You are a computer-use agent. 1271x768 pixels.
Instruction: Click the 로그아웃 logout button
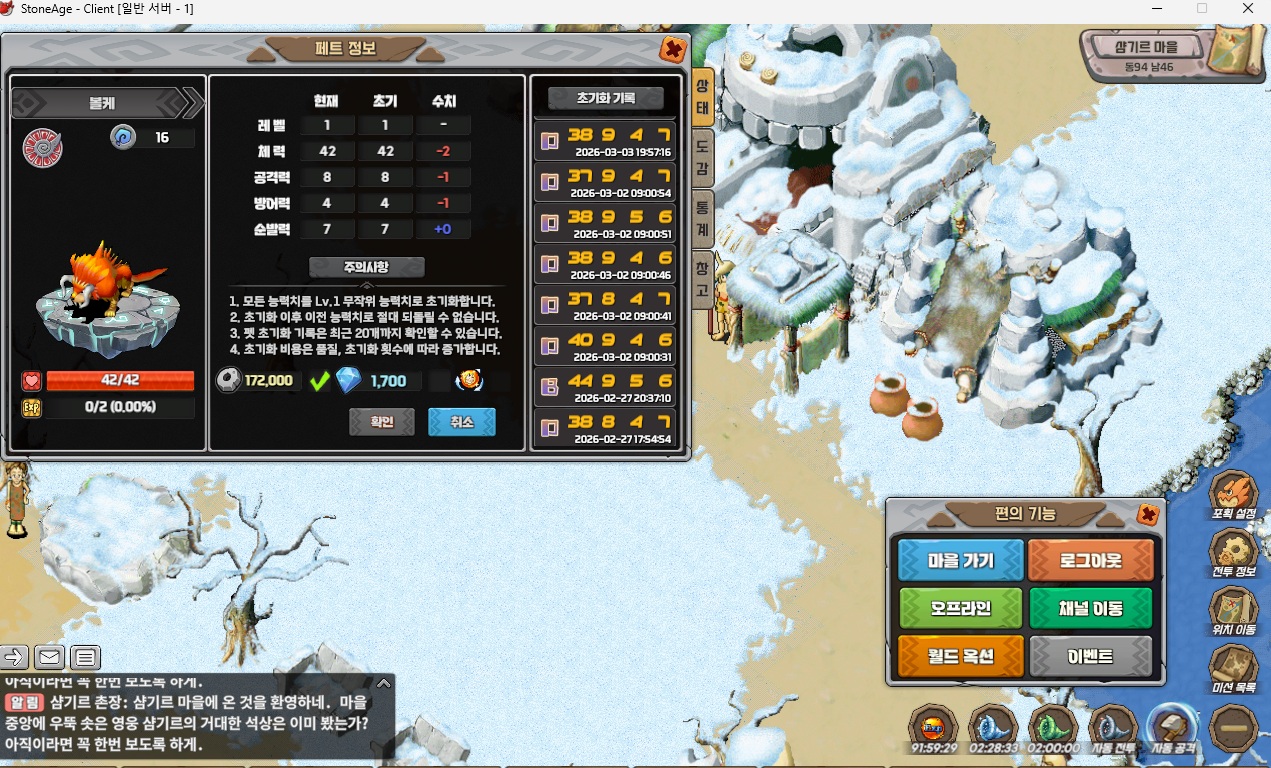tap(1090, 560)
